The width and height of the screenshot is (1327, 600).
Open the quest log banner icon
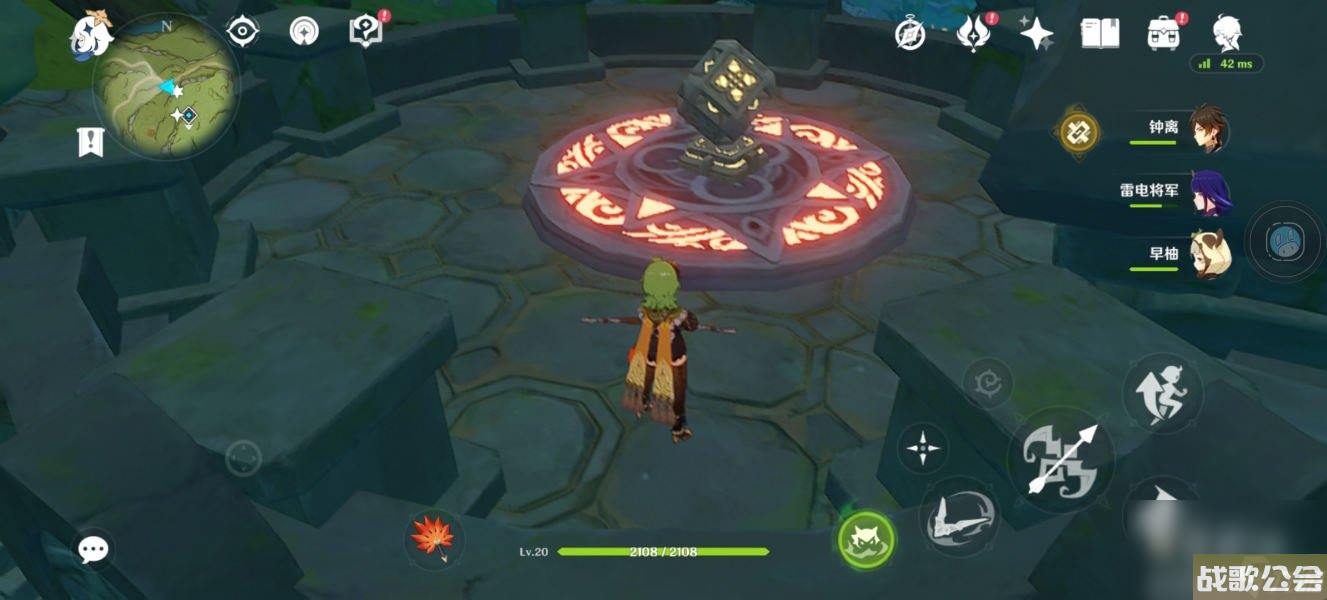click(91, 142)
